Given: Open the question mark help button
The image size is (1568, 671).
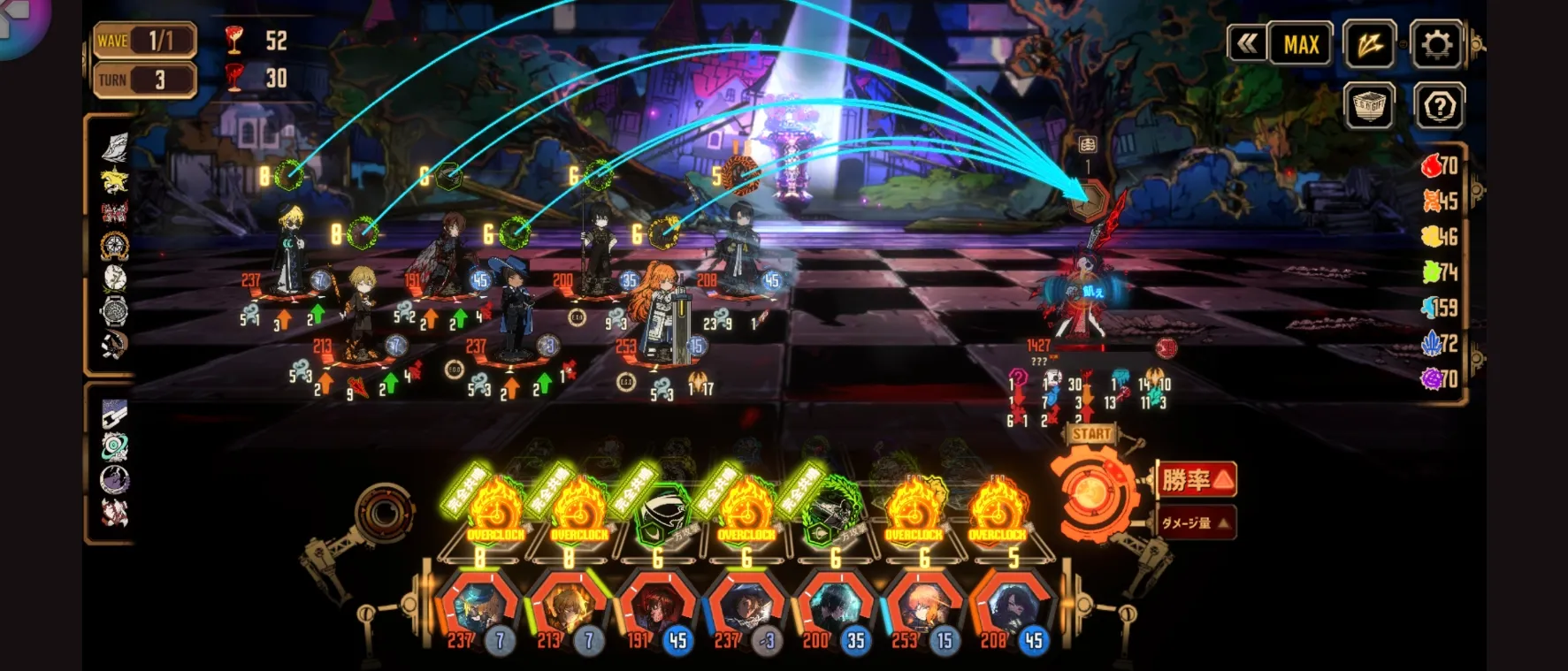Looking at the screenshot, I should point(1439,107).
